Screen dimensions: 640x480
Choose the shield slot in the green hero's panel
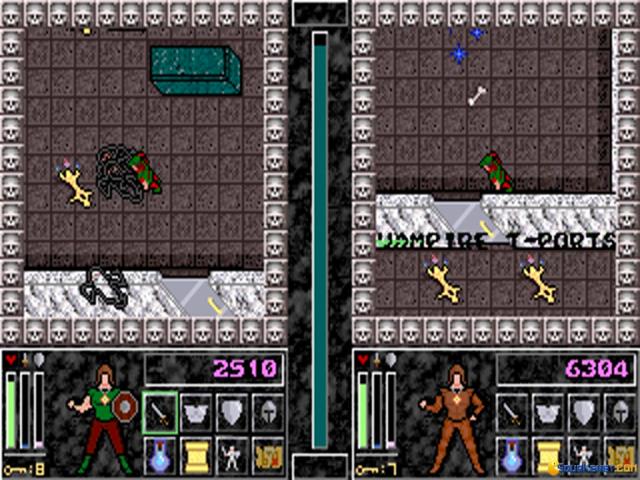click(x=231, y=410)
